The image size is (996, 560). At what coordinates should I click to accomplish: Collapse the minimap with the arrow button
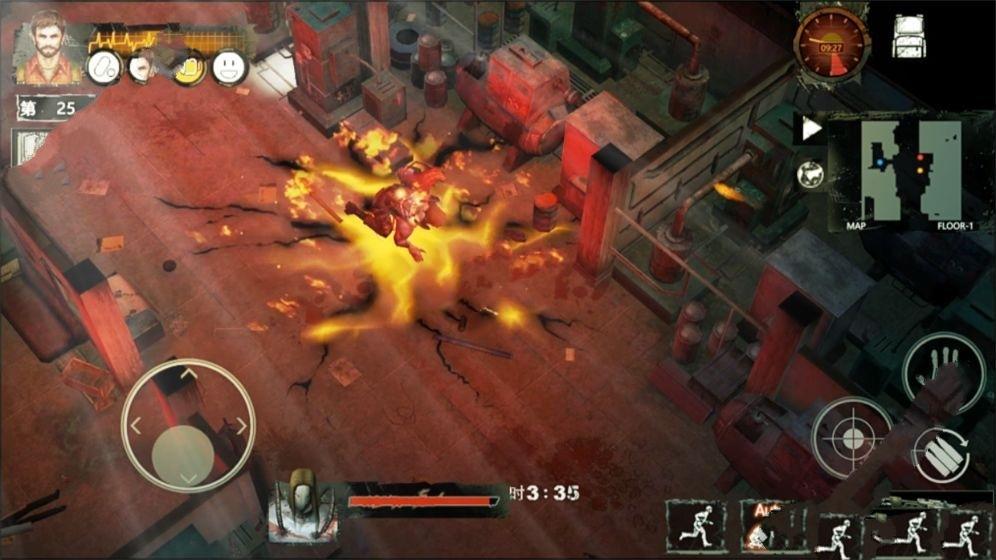coord(811,129)
